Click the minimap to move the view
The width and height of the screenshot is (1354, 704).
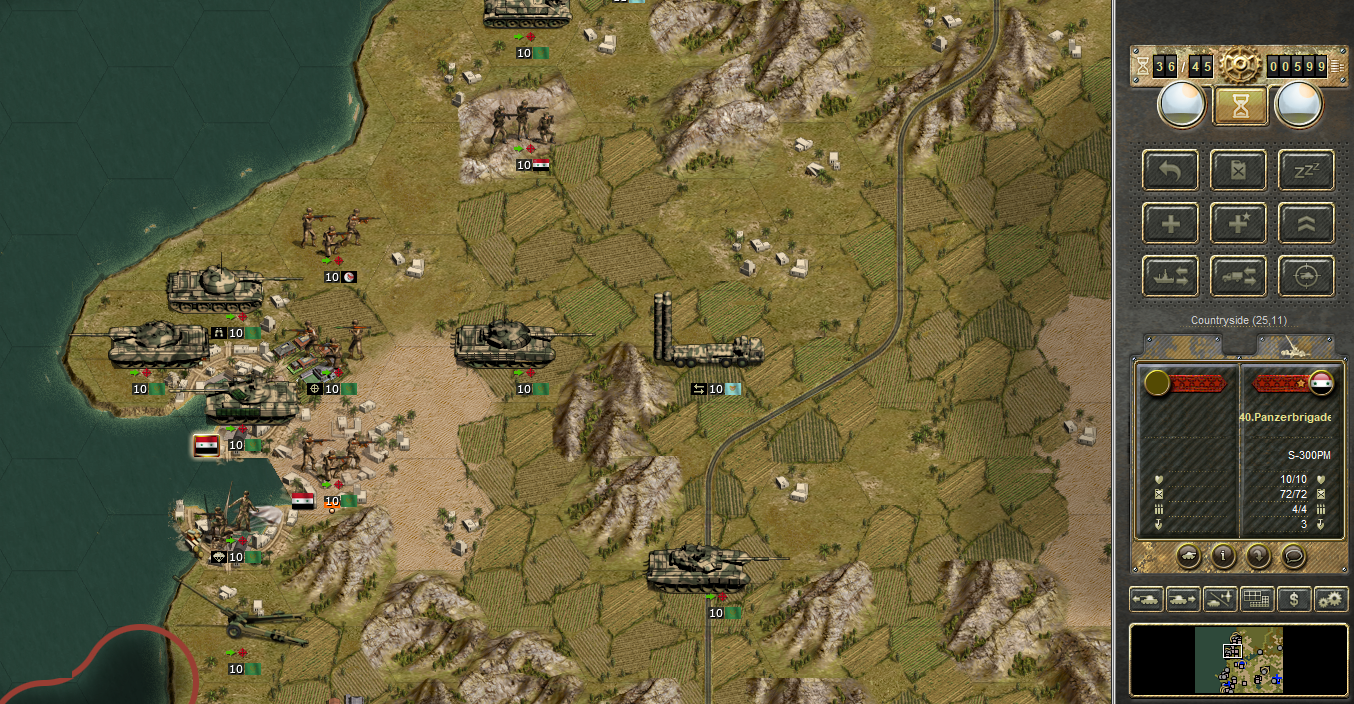tap(1238, 659)
